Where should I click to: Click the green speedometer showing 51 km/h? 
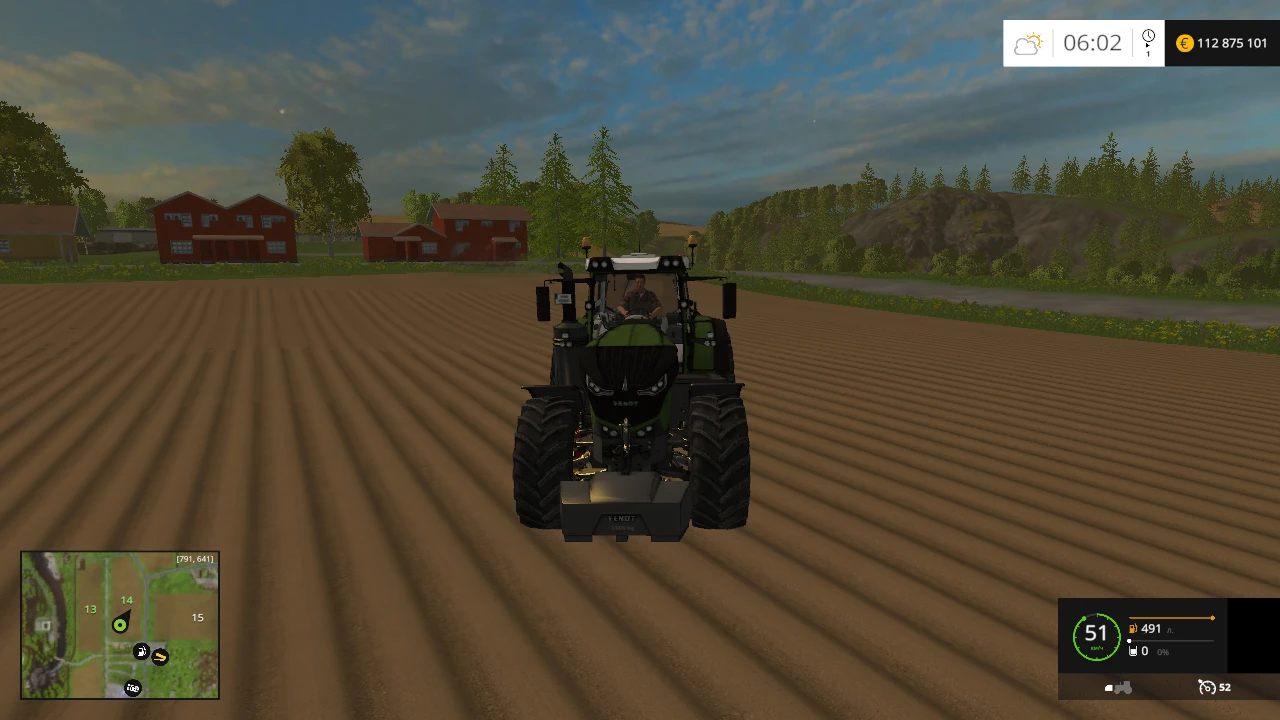(x=1096, y=635)
